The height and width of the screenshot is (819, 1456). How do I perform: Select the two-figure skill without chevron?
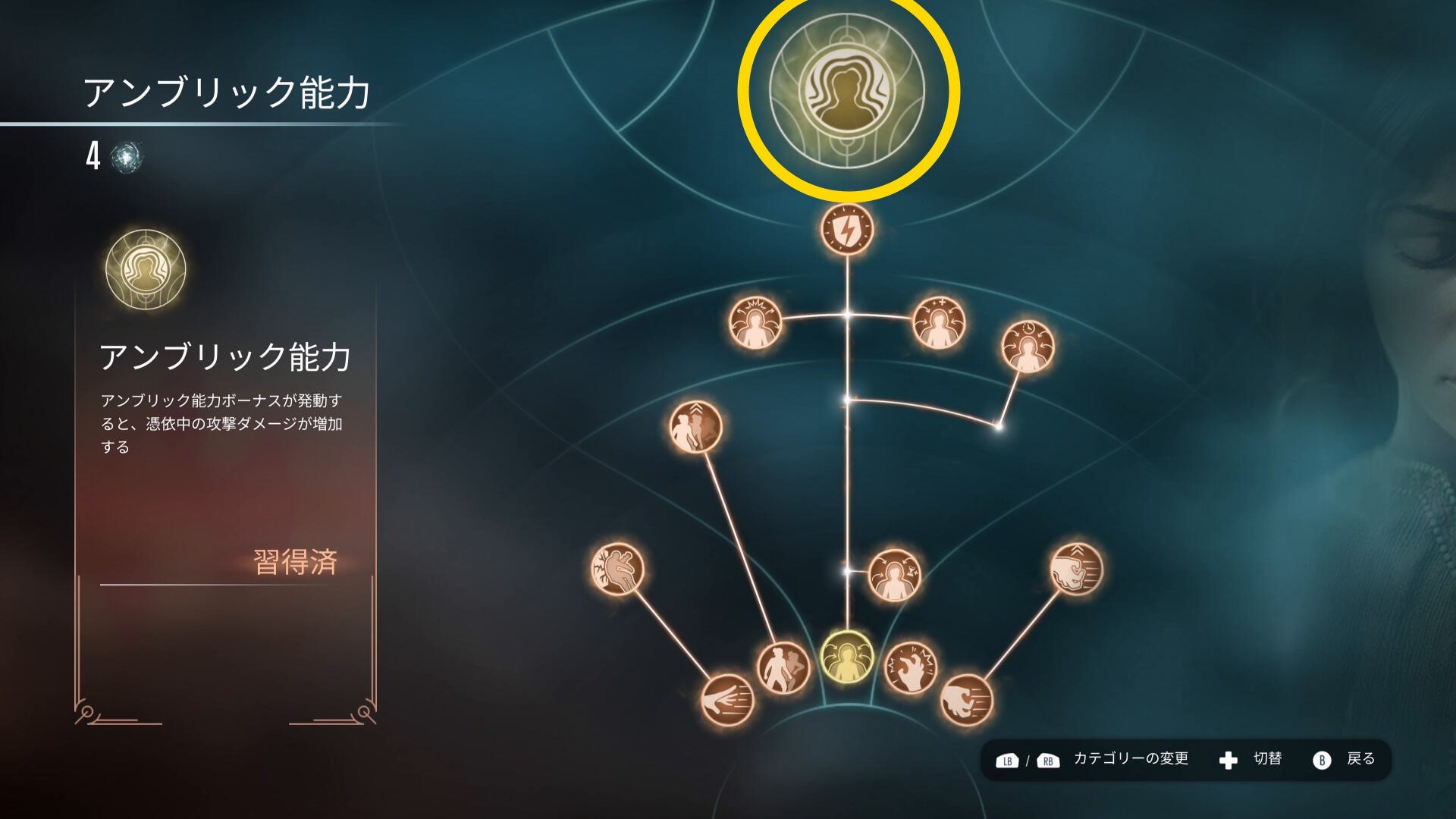pyautogui.click(x=783, y=668)
